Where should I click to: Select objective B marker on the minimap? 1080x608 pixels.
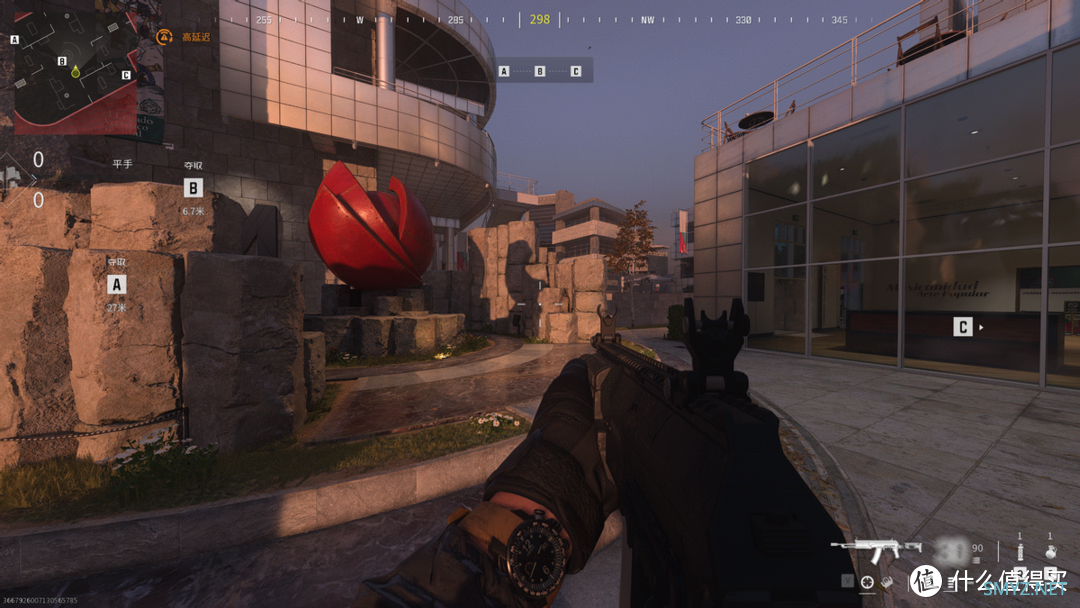point(62,61)
